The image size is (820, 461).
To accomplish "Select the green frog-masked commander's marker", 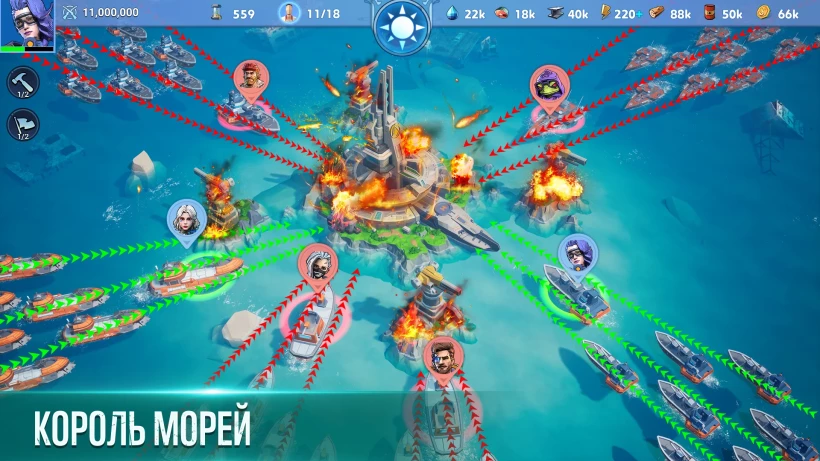I will click(547, 86).
